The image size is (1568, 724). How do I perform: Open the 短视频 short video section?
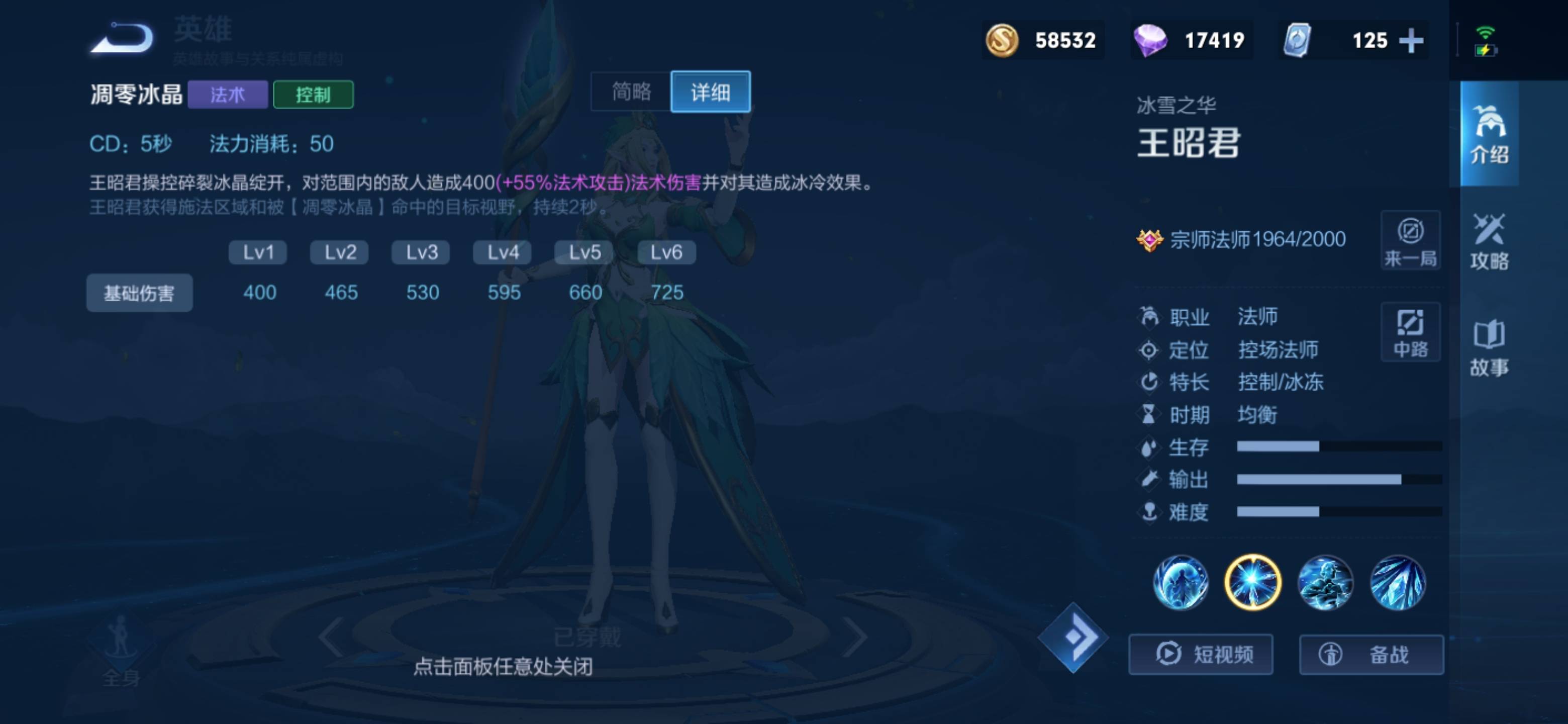tap(1202, 654)
